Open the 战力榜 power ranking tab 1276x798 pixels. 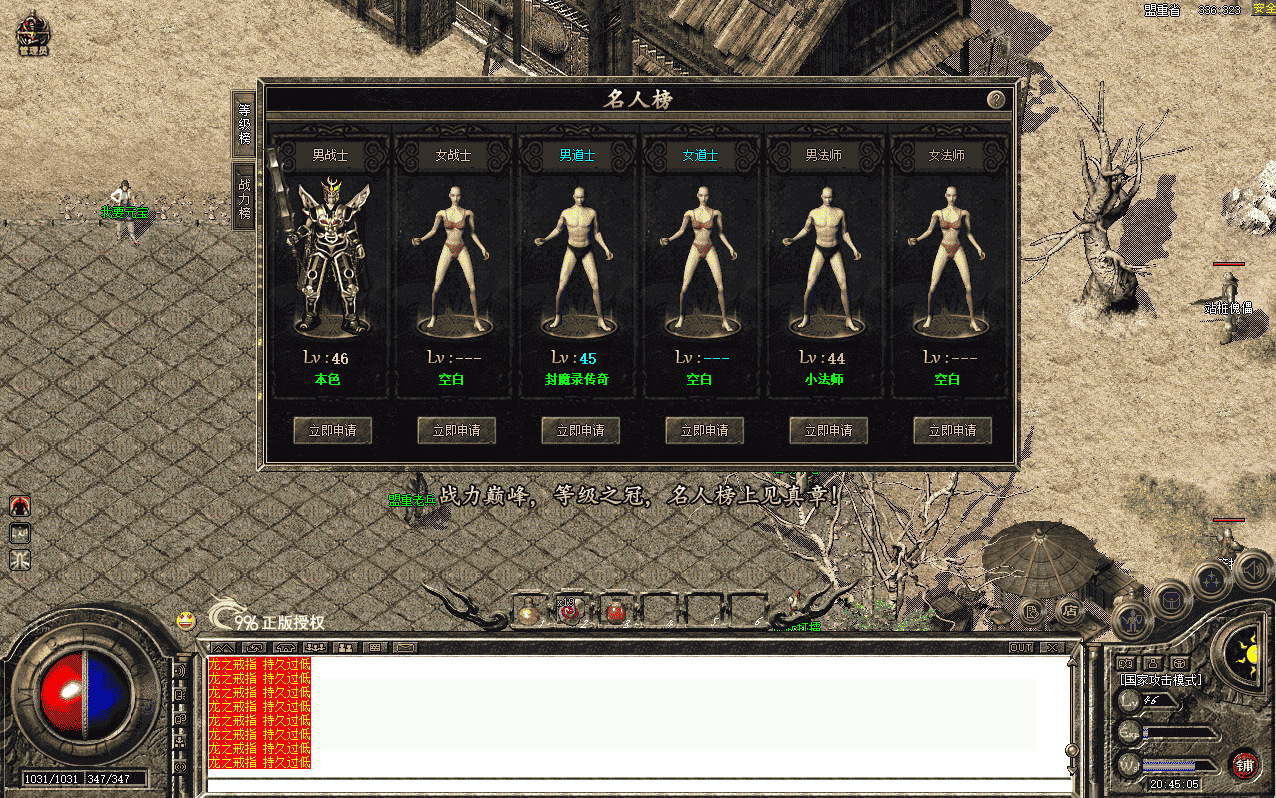pyautogui.click(x=244, y=198)
